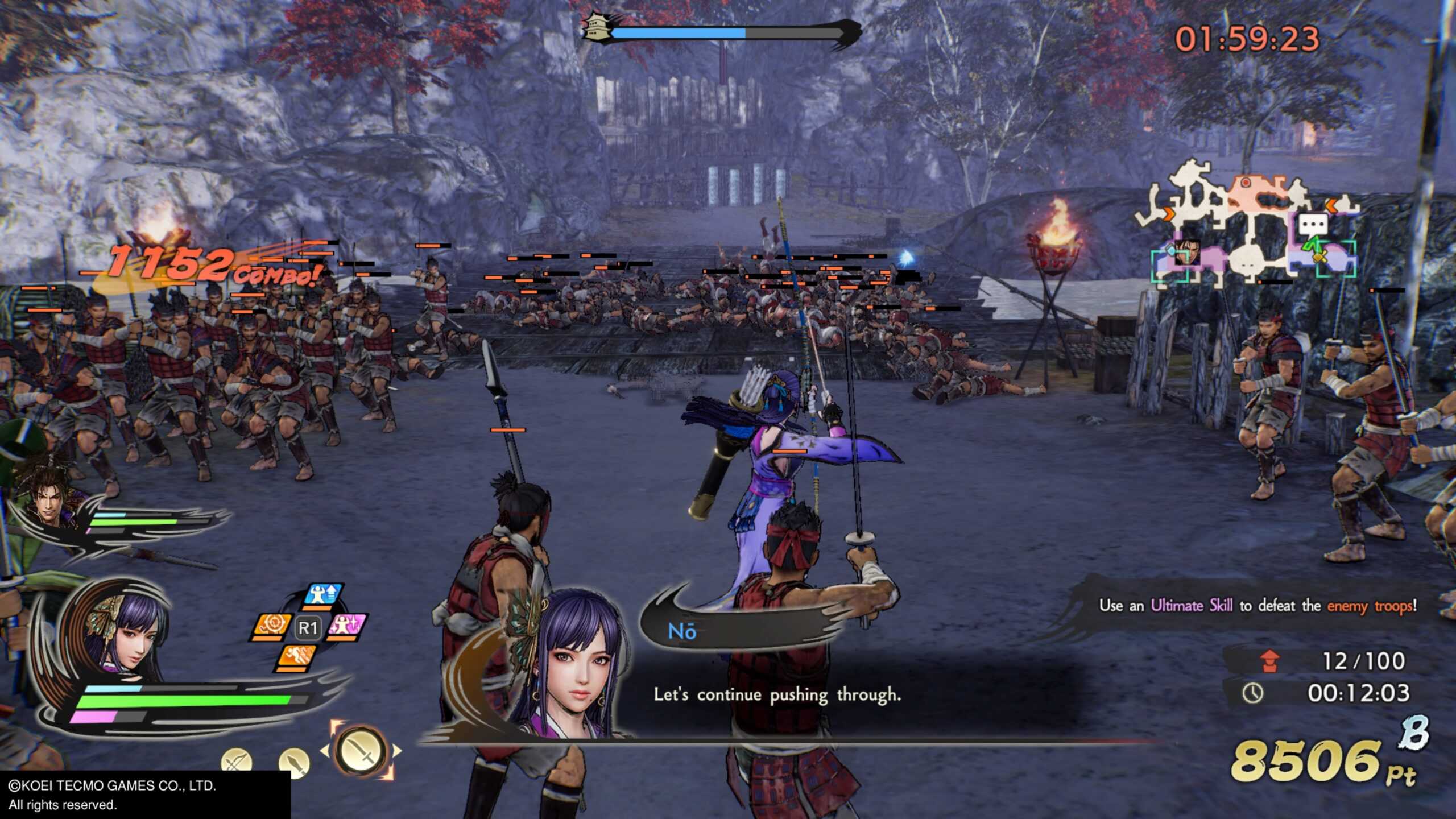Use the orange target skill icon
Viewport: 1456px width, 819px height.
(x=271, y=627)
